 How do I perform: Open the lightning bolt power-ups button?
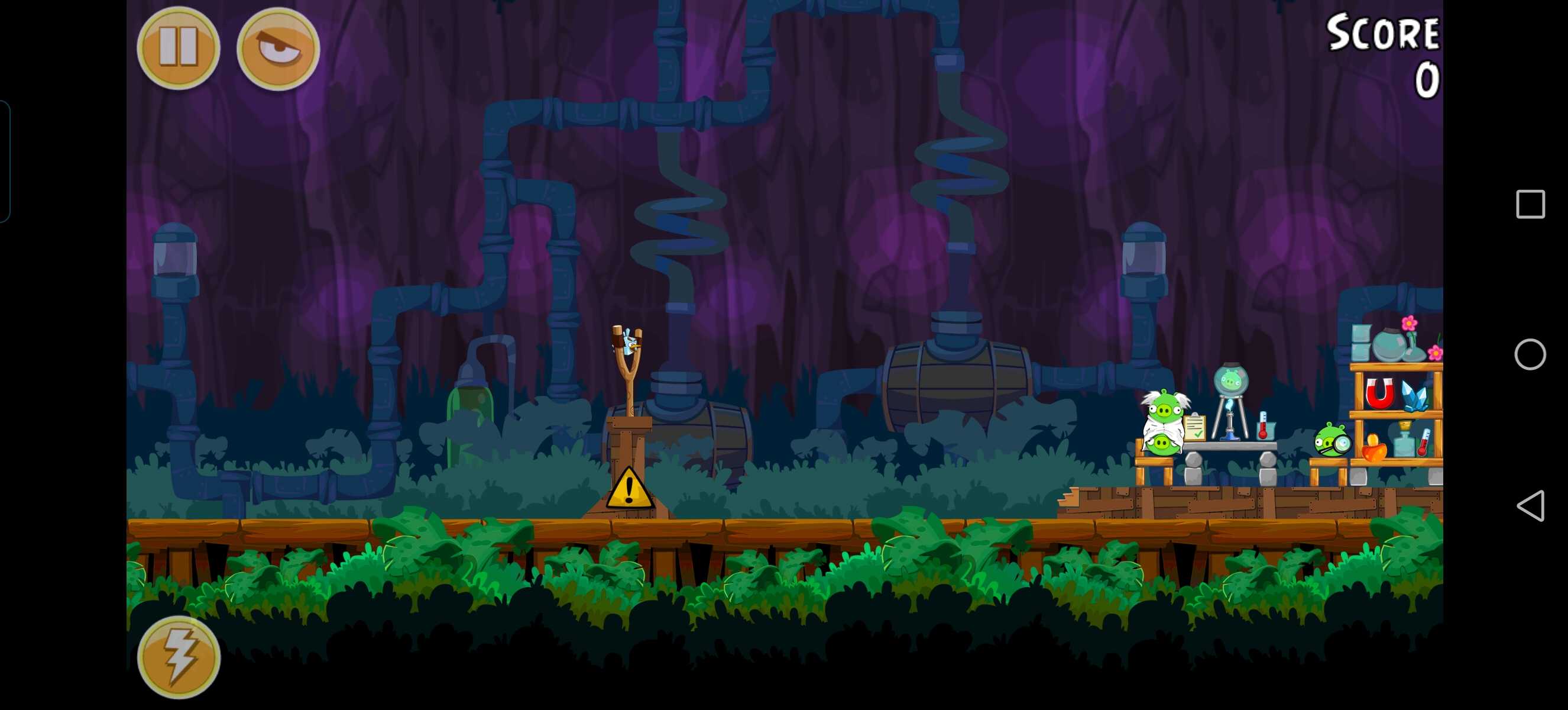[179, 657]
